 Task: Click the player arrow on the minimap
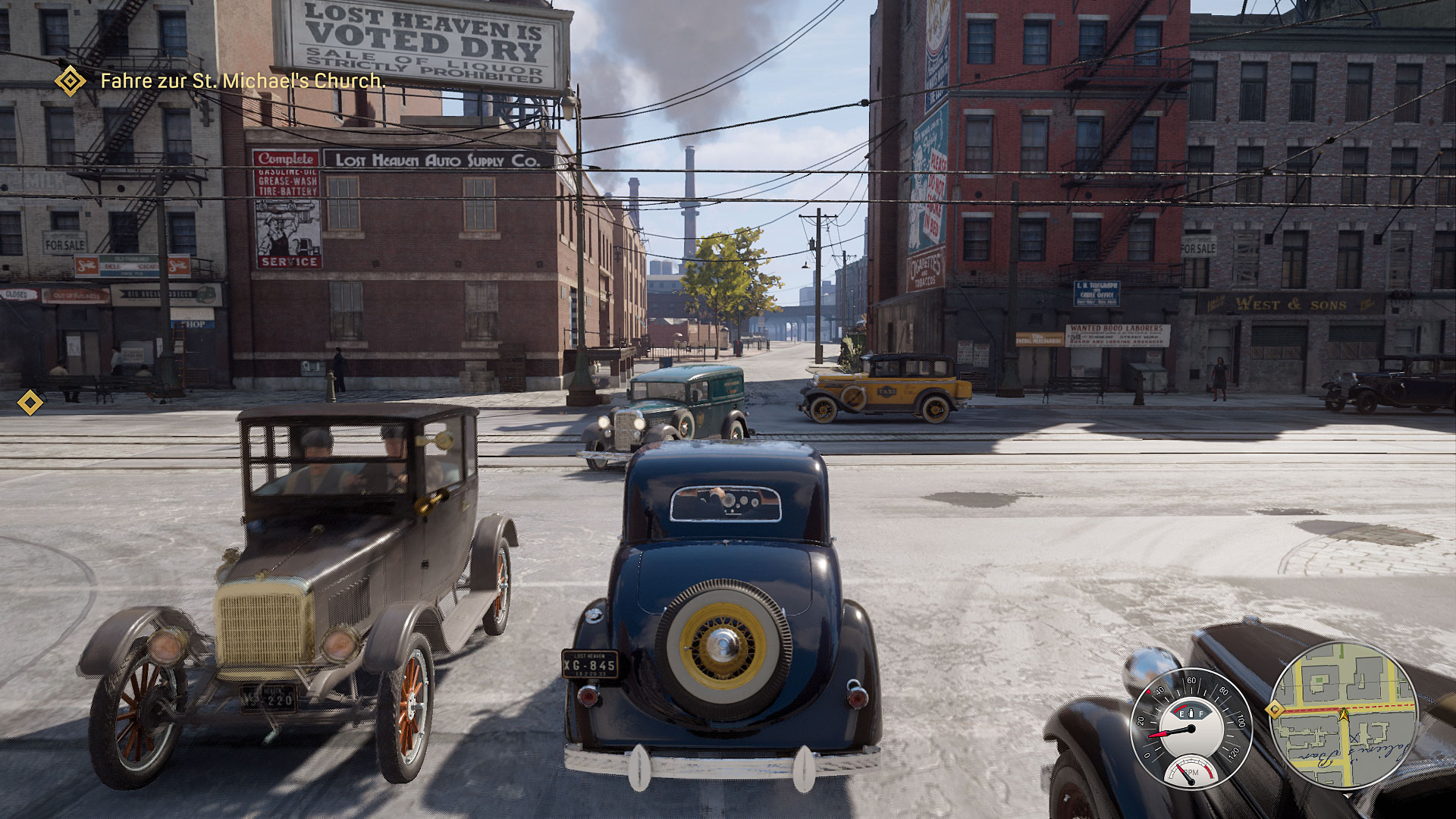1344,714
